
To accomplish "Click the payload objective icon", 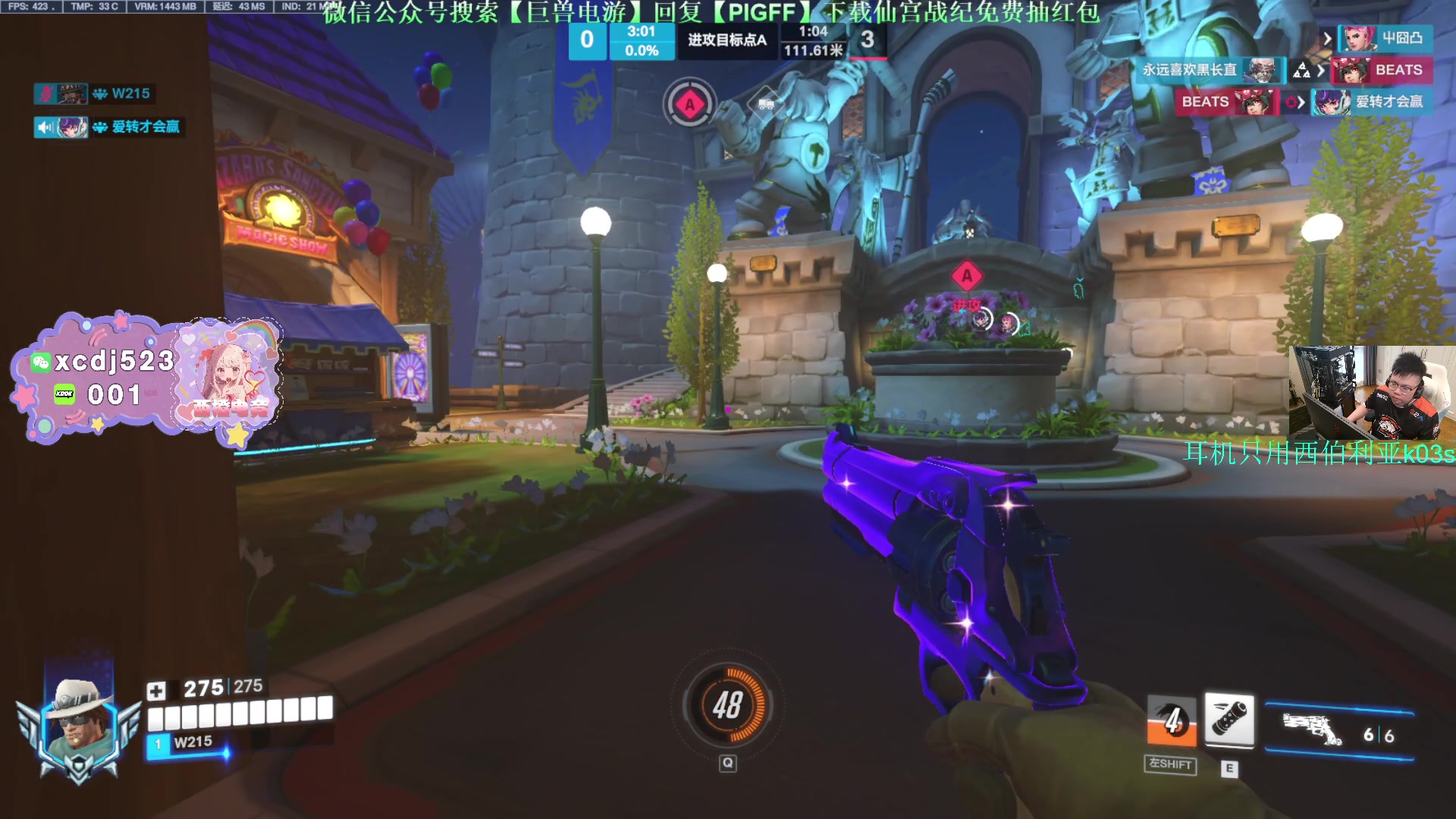I will coord(766,104).
